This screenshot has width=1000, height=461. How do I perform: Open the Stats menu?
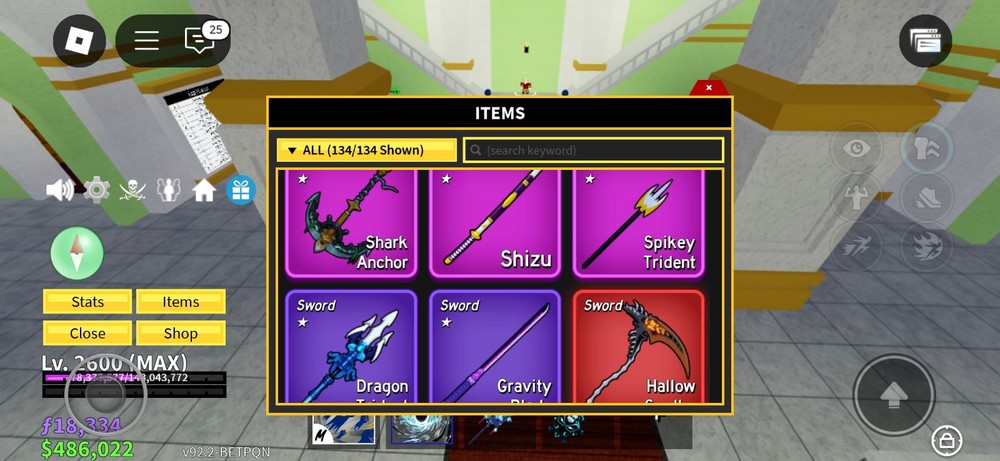(87, 302)
